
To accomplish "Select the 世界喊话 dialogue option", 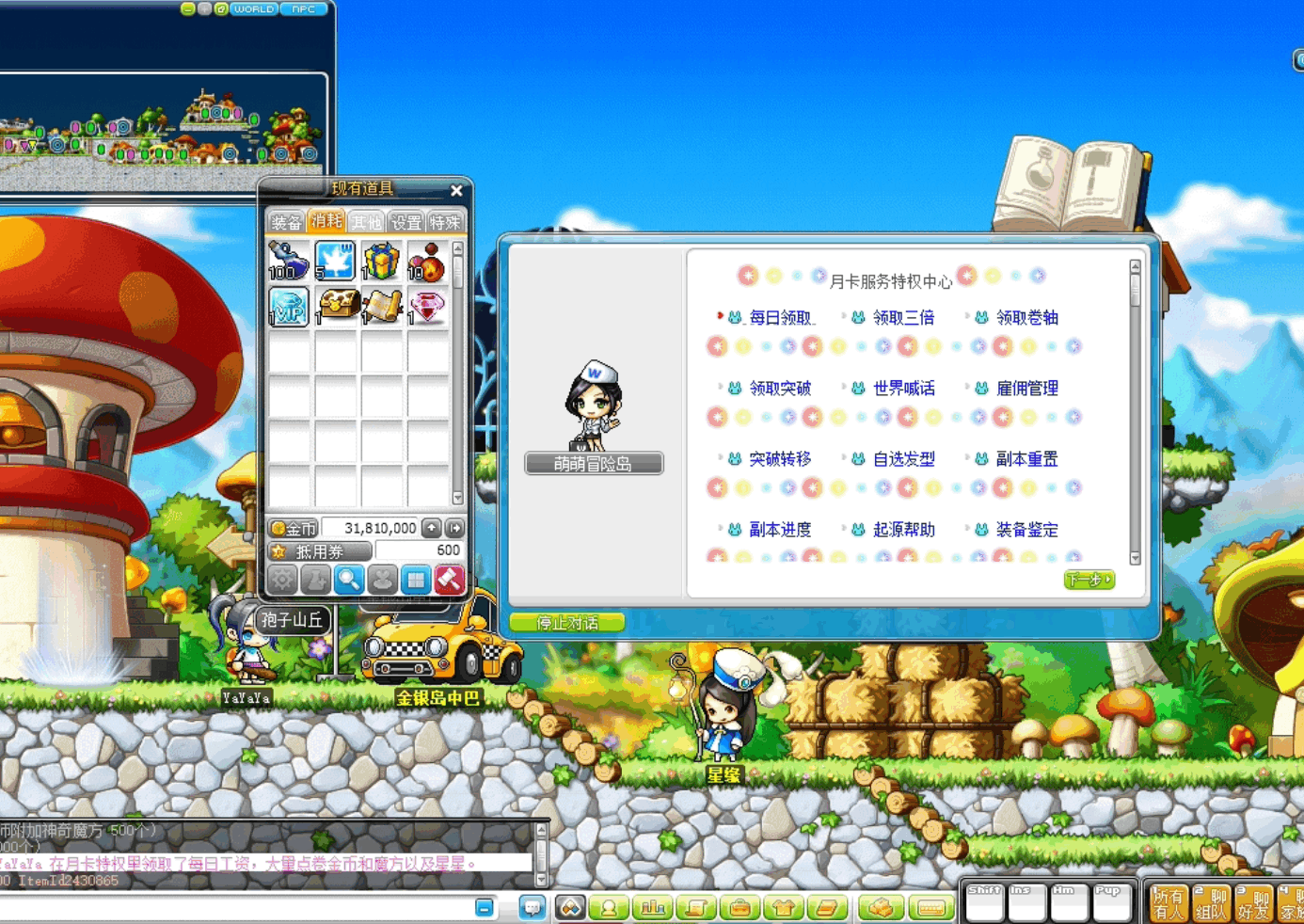I will click(903, 389).
